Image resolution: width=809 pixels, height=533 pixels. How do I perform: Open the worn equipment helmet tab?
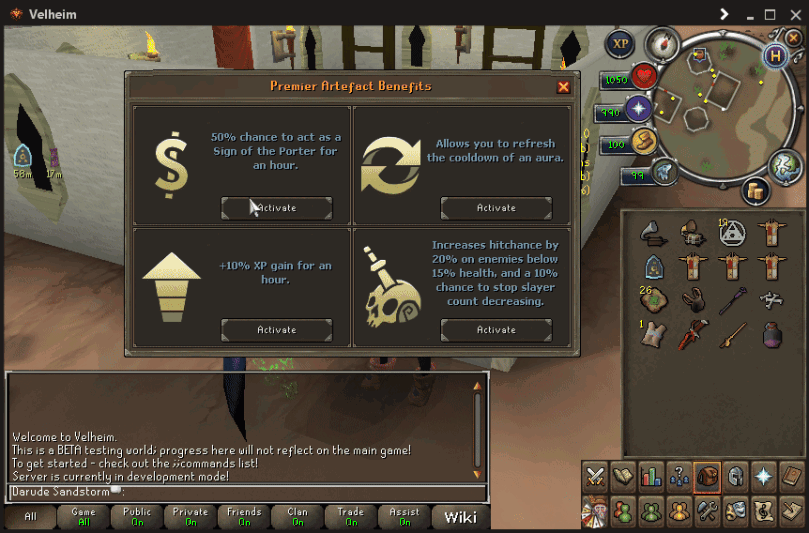click(735, 477)
